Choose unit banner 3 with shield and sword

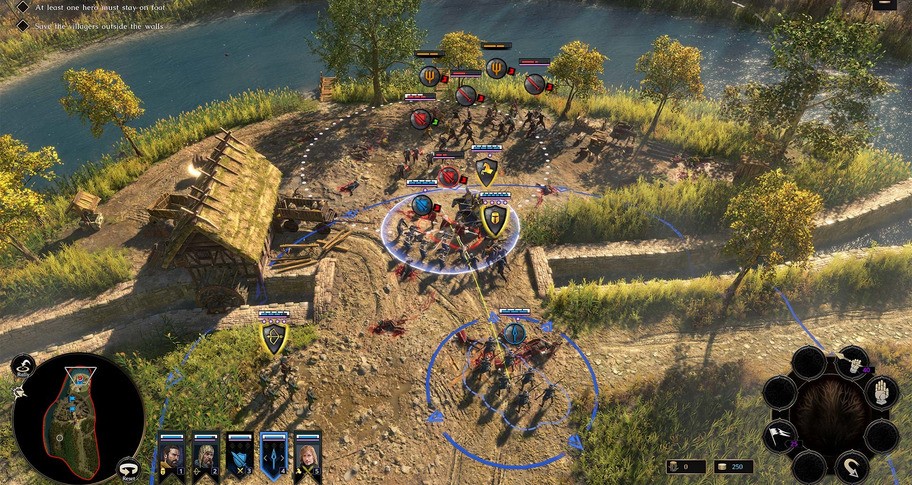click(x=239, y=457)
